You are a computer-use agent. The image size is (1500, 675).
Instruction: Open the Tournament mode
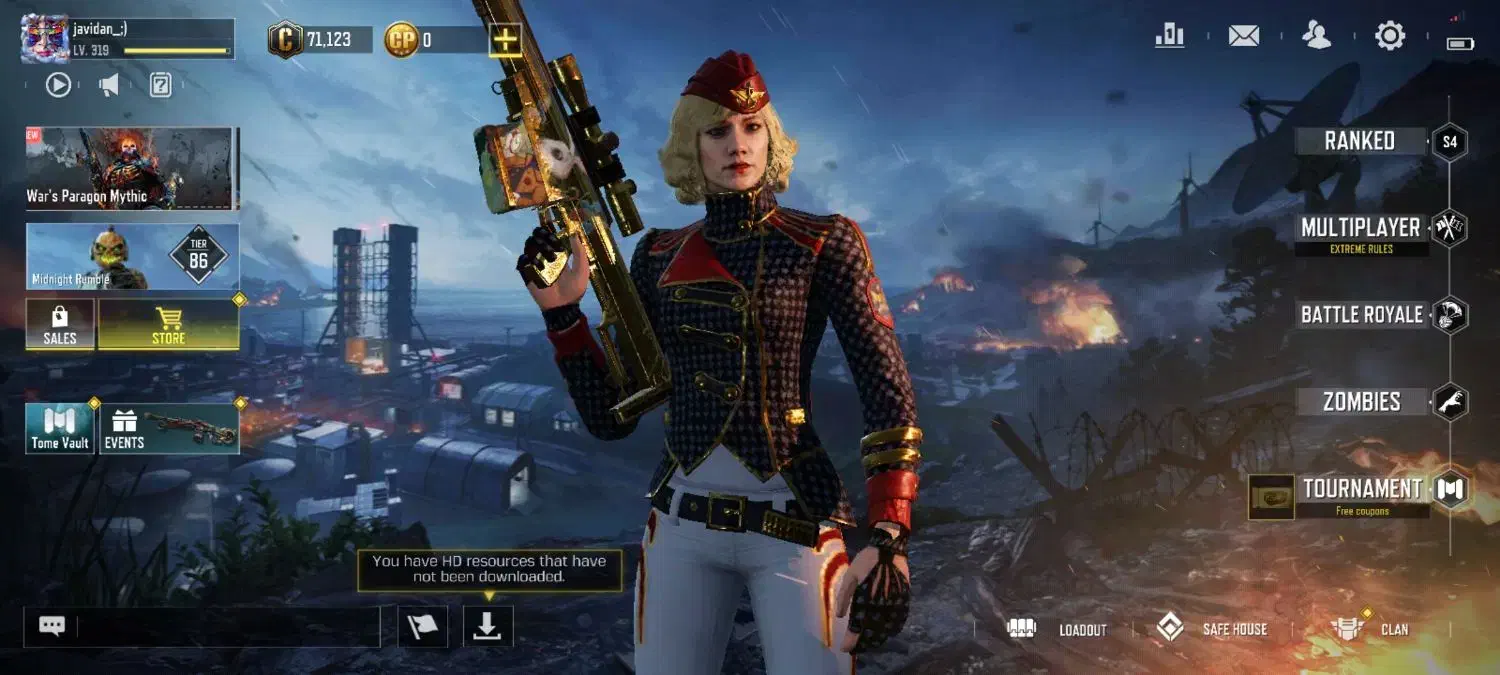coord(1361,489)
